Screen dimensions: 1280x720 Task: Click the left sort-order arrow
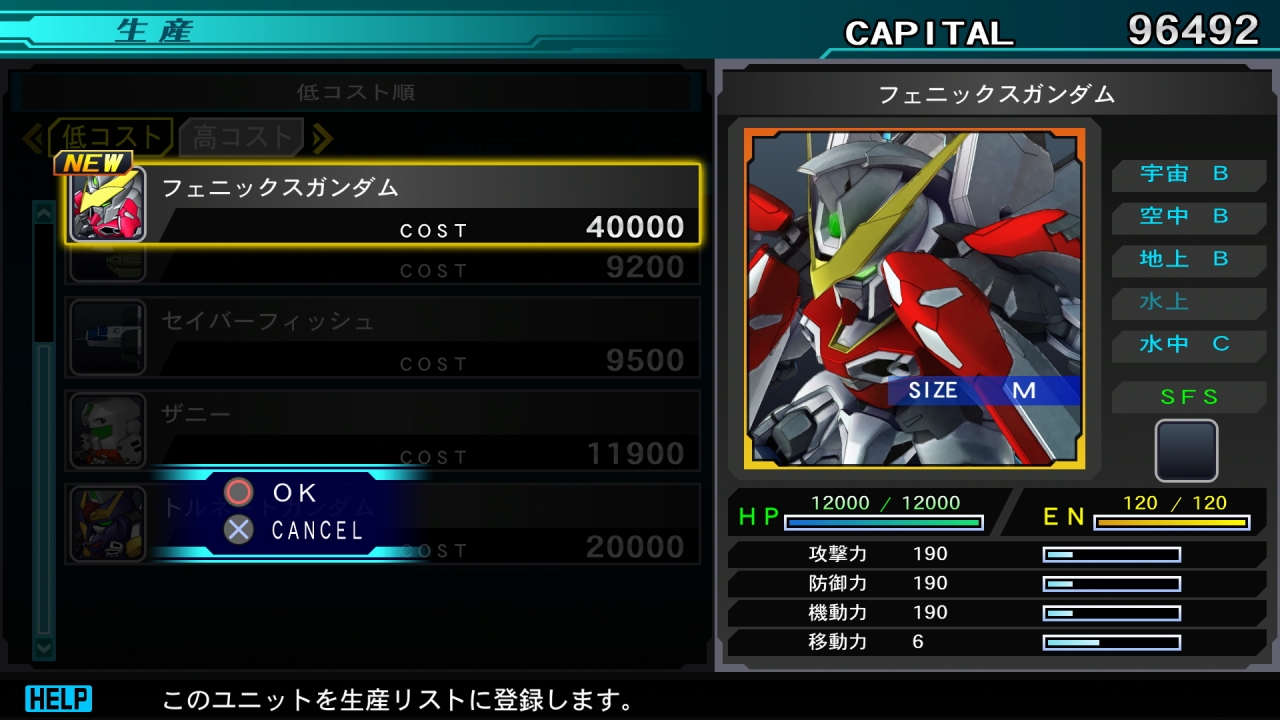(x=32, y=138)
